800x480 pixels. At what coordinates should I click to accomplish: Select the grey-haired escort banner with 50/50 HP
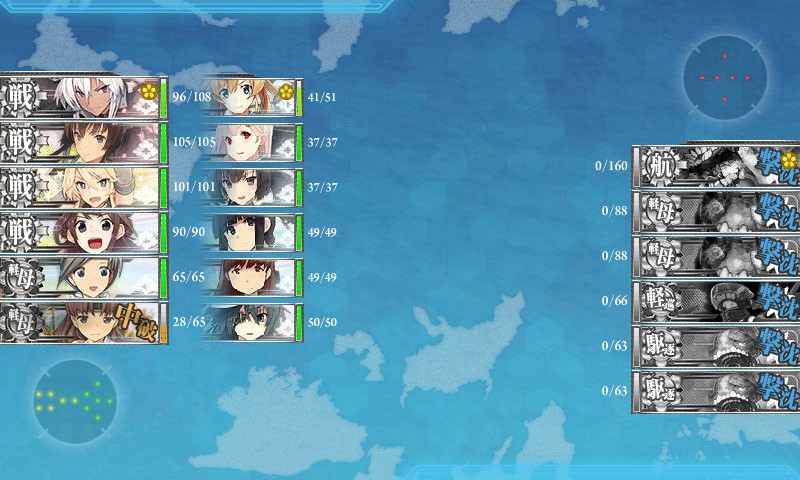pos(251,322)
